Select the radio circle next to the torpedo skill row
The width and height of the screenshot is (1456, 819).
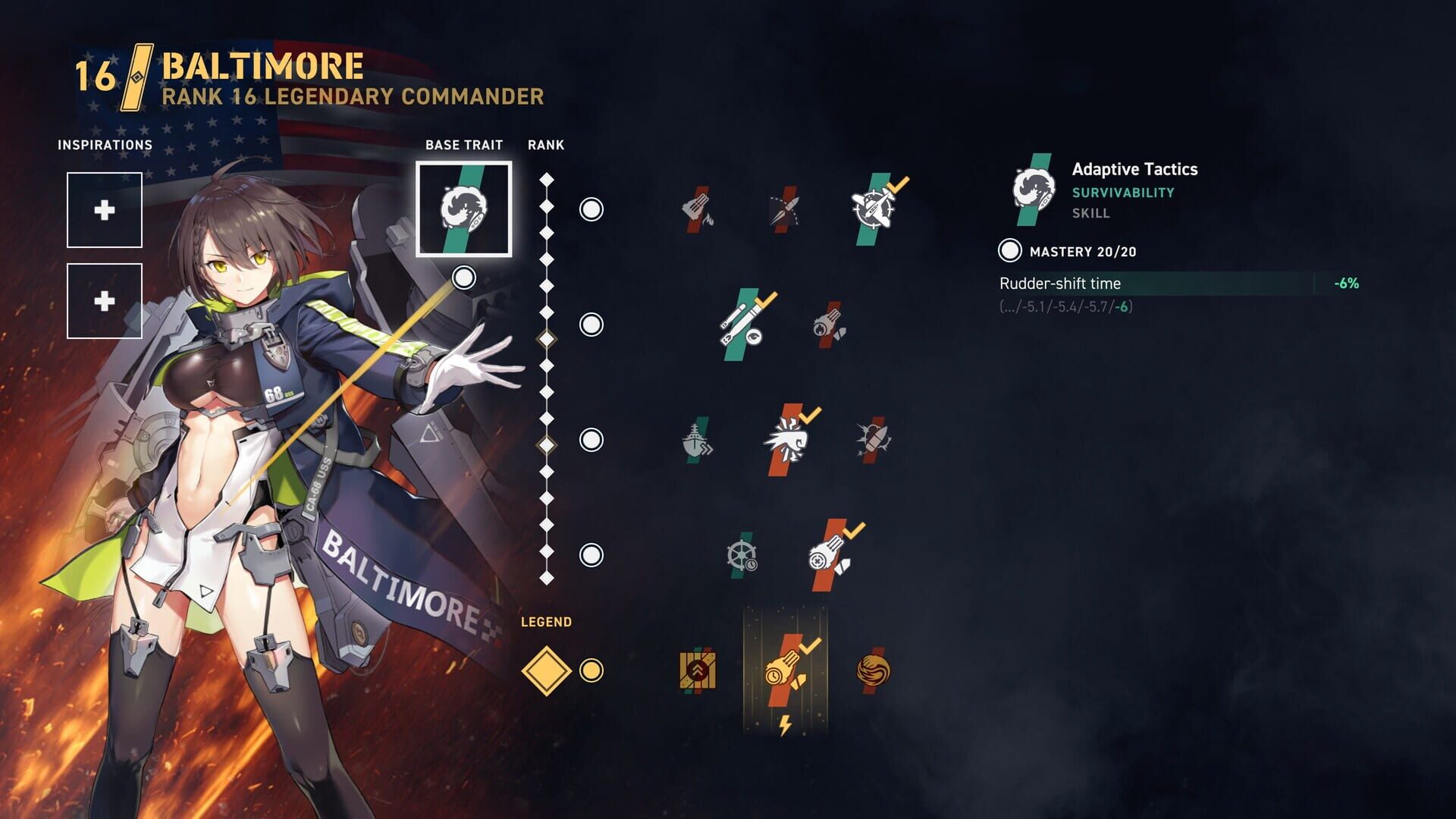click(589, 326)
